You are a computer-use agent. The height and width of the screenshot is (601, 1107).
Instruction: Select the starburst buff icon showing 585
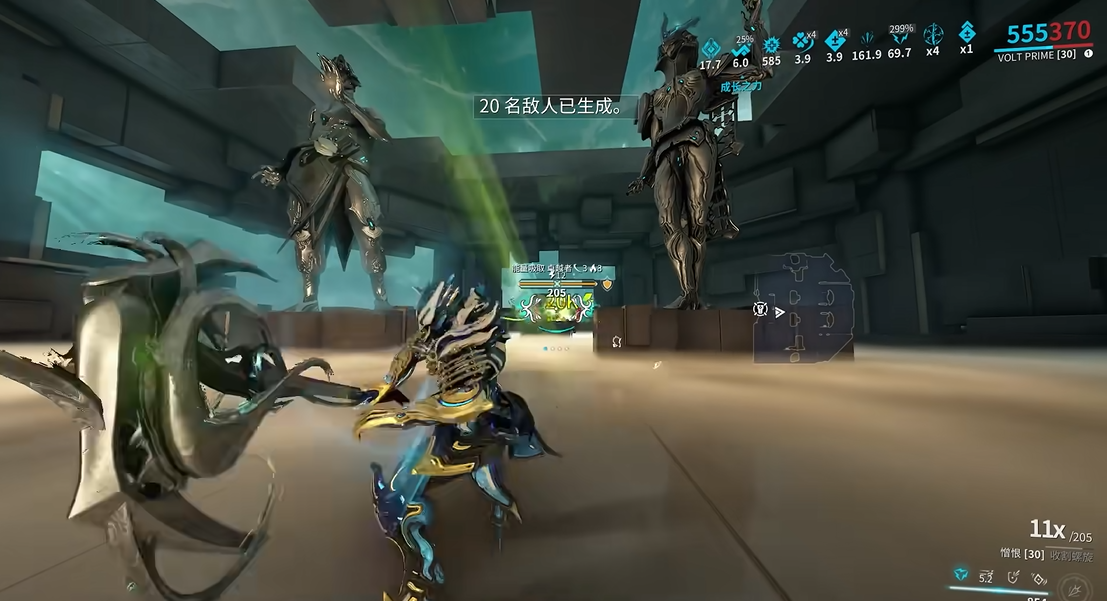point(771,45)
